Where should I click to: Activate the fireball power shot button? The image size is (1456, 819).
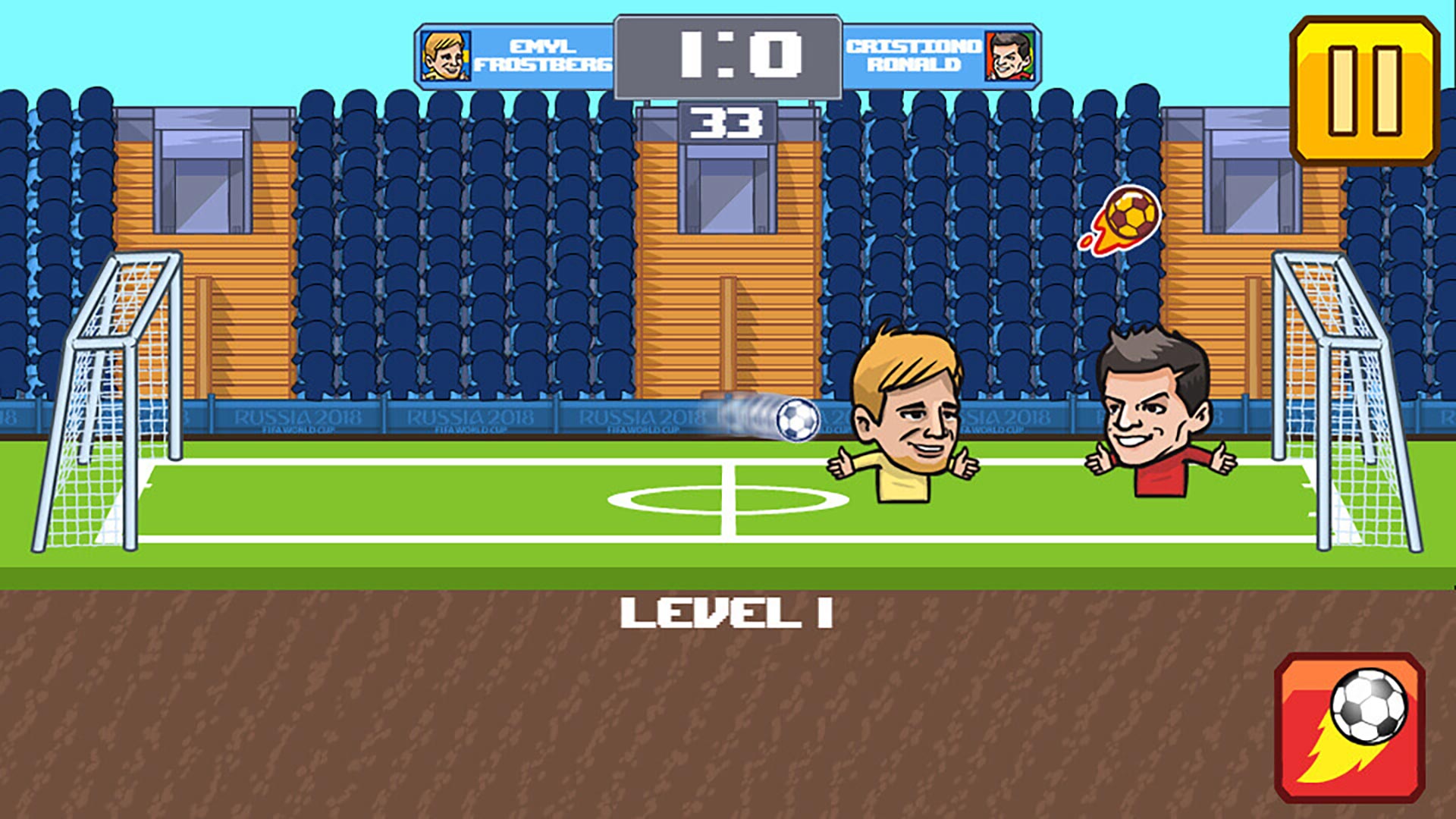click(1350, 726)
